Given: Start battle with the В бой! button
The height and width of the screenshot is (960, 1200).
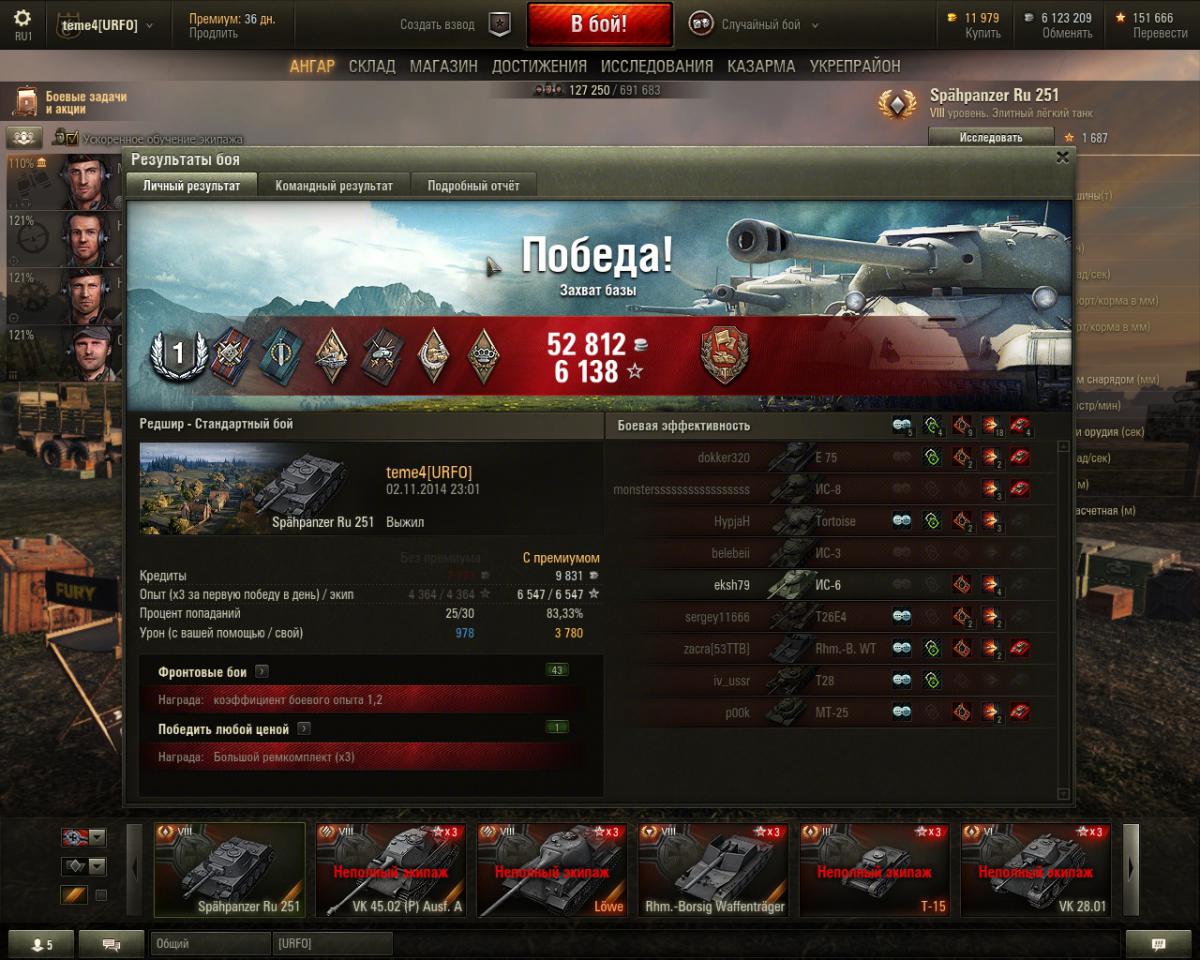Looking at the screenshot, I should [599, 25].
